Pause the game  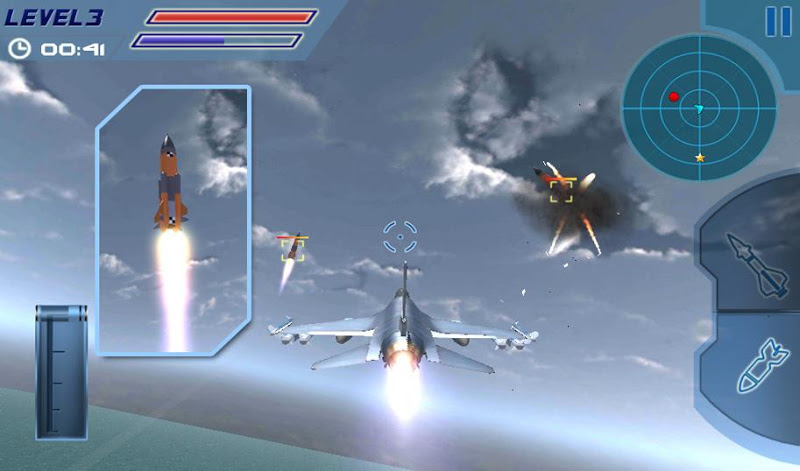[x=777, y=21]
